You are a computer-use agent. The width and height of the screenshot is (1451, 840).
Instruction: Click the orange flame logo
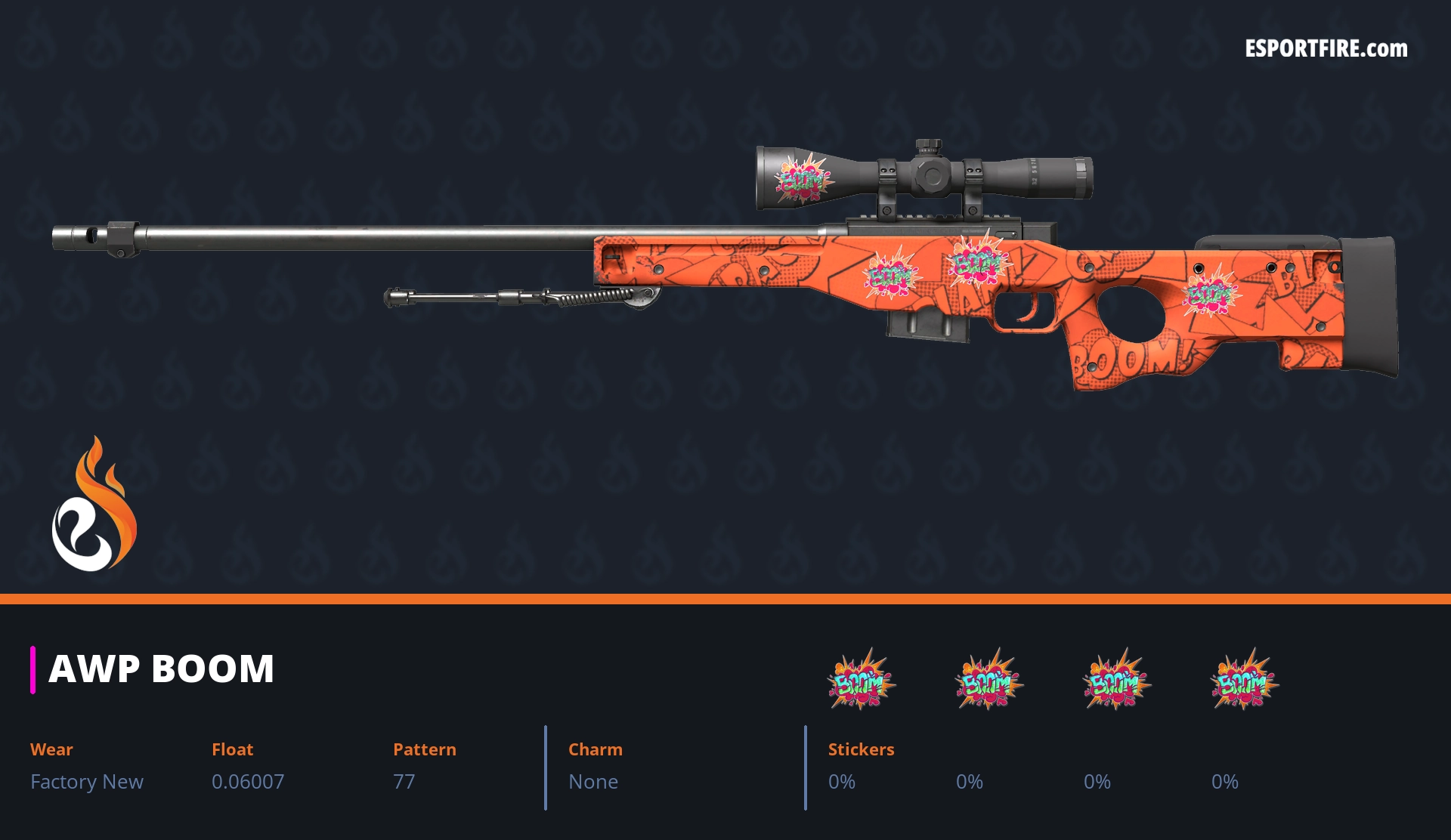pyautogui.click(x=94, y=505)
